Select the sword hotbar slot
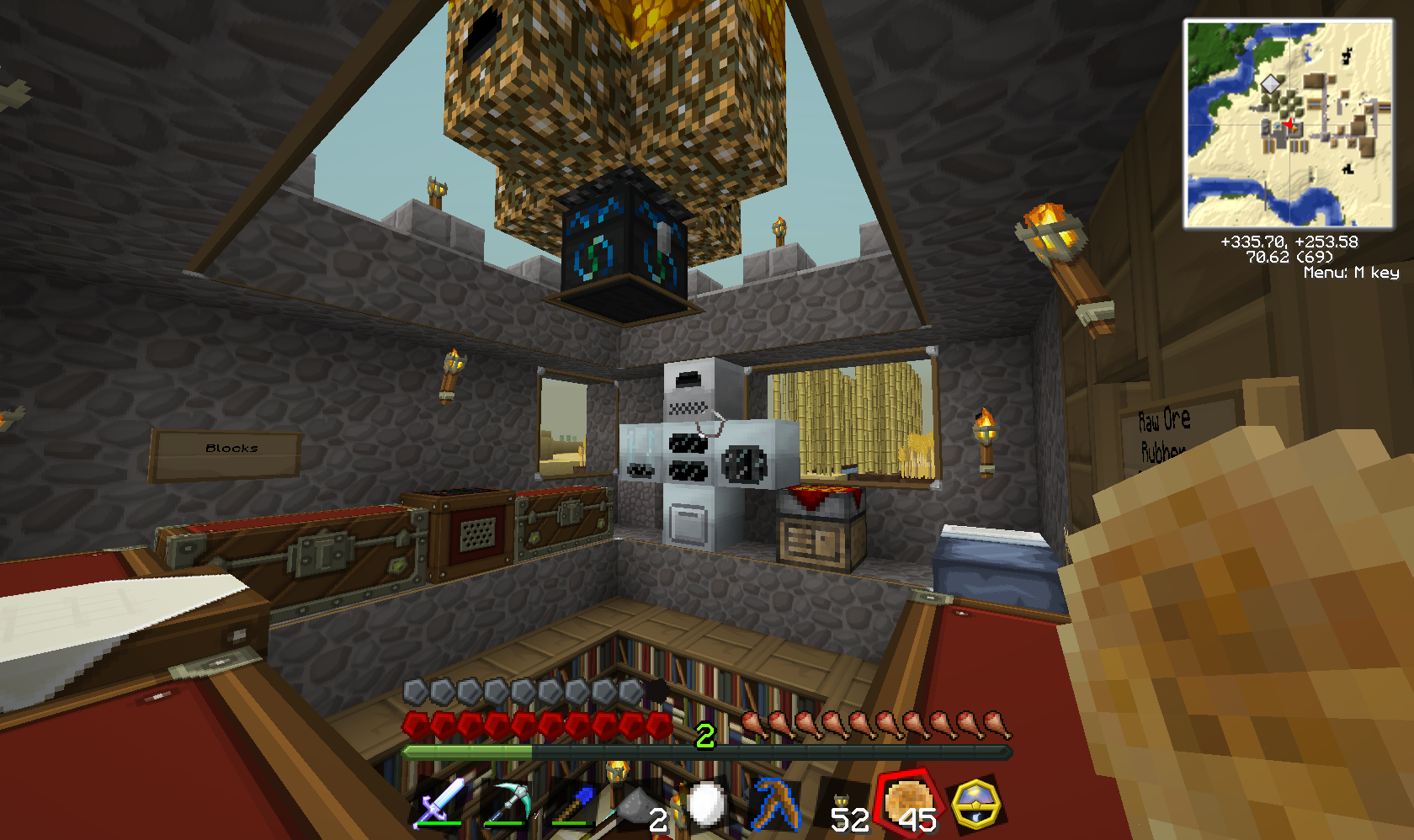The height and width of the screenshot is (840, 1414). pos(439,802)
